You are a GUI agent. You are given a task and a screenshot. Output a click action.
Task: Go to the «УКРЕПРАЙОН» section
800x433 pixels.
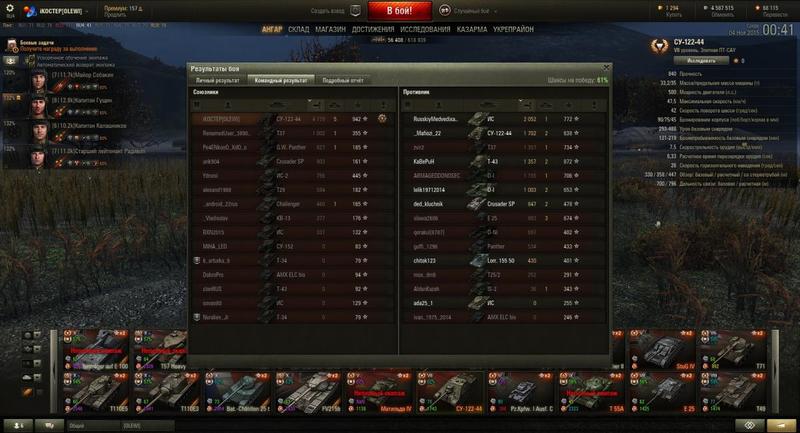pos(514,30)
